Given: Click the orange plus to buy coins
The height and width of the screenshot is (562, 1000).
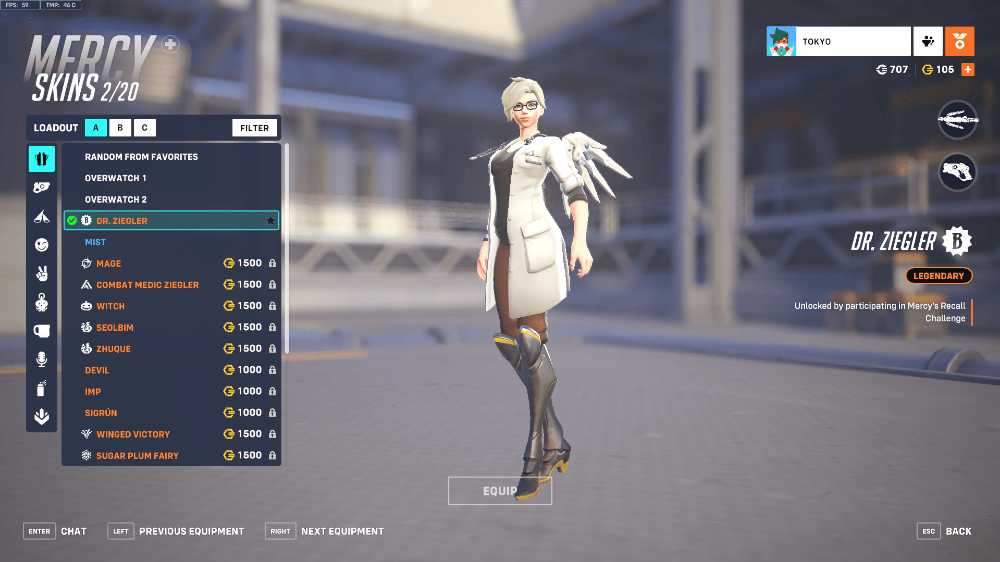Looking at the screenshot, I should [x=967, y=70].
